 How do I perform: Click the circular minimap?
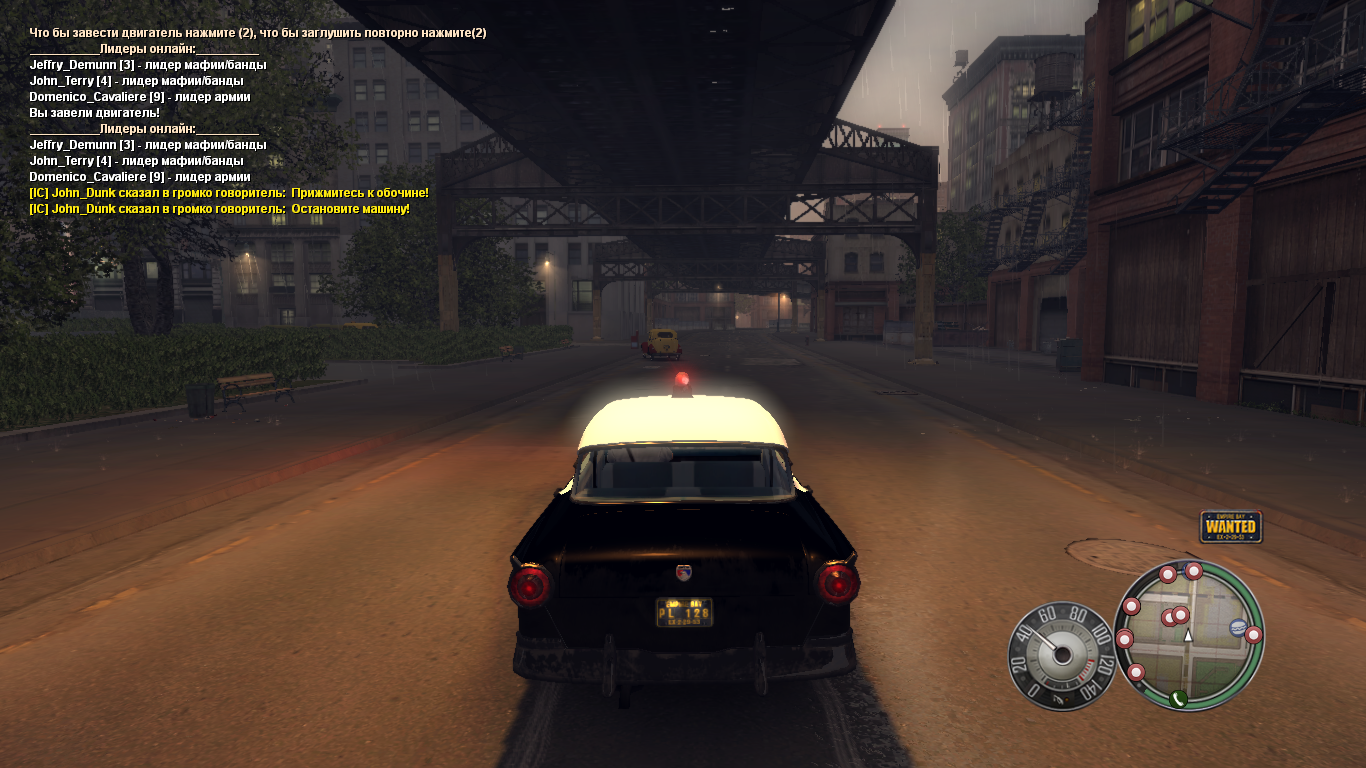(x=1189, y=635)
